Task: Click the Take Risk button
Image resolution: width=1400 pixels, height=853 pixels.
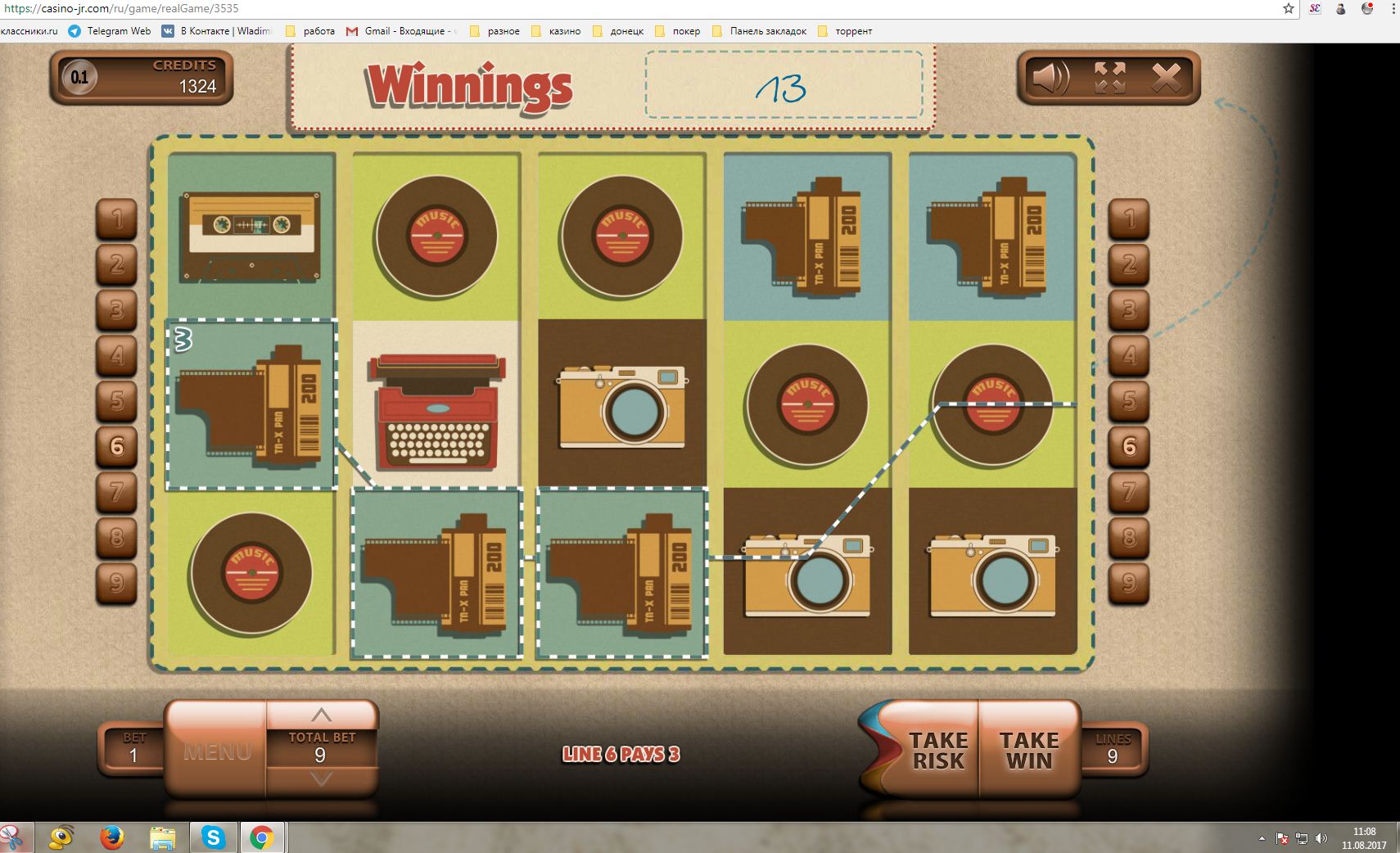Action: pos(937,750)
